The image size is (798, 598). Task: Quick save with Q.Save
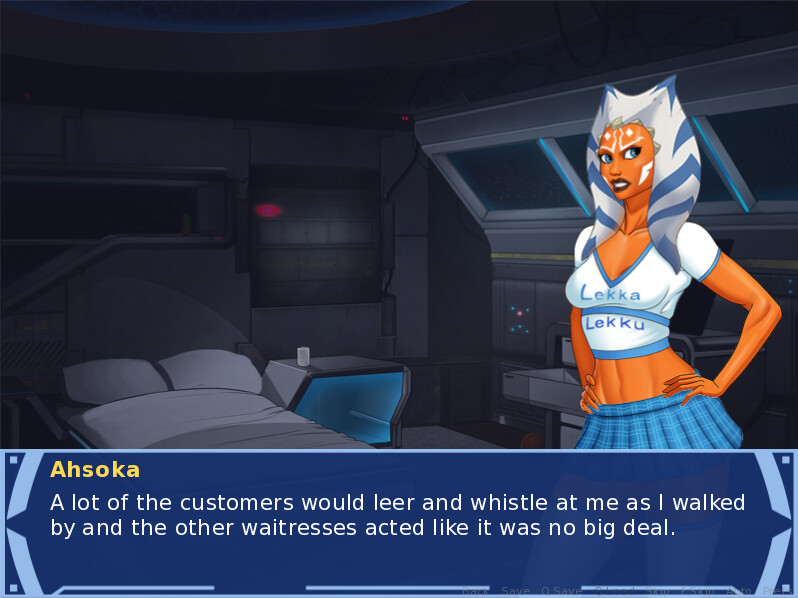pyautogui.click(x=562, y=591)
